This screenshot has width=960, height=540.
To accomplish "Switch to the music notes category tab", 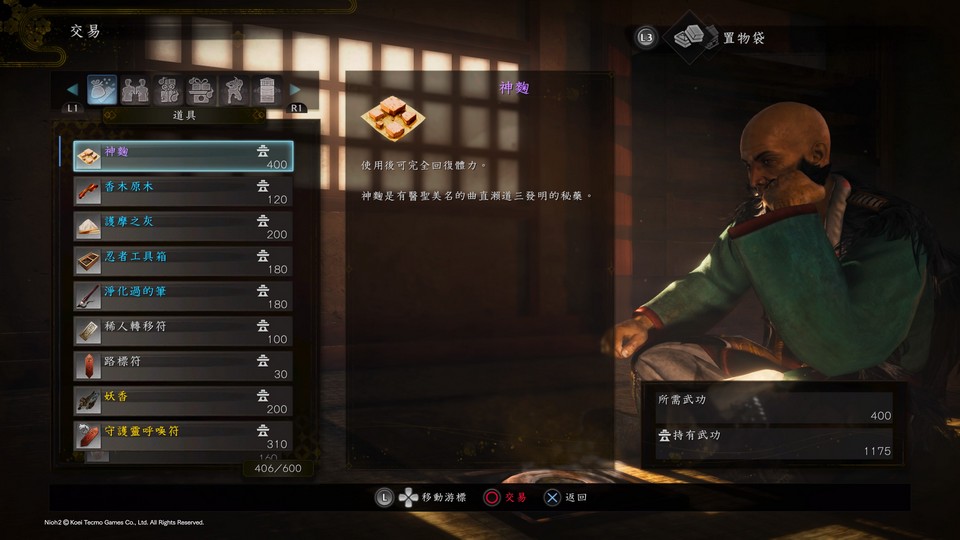I will pyautogui.click(x=168, y=90).
